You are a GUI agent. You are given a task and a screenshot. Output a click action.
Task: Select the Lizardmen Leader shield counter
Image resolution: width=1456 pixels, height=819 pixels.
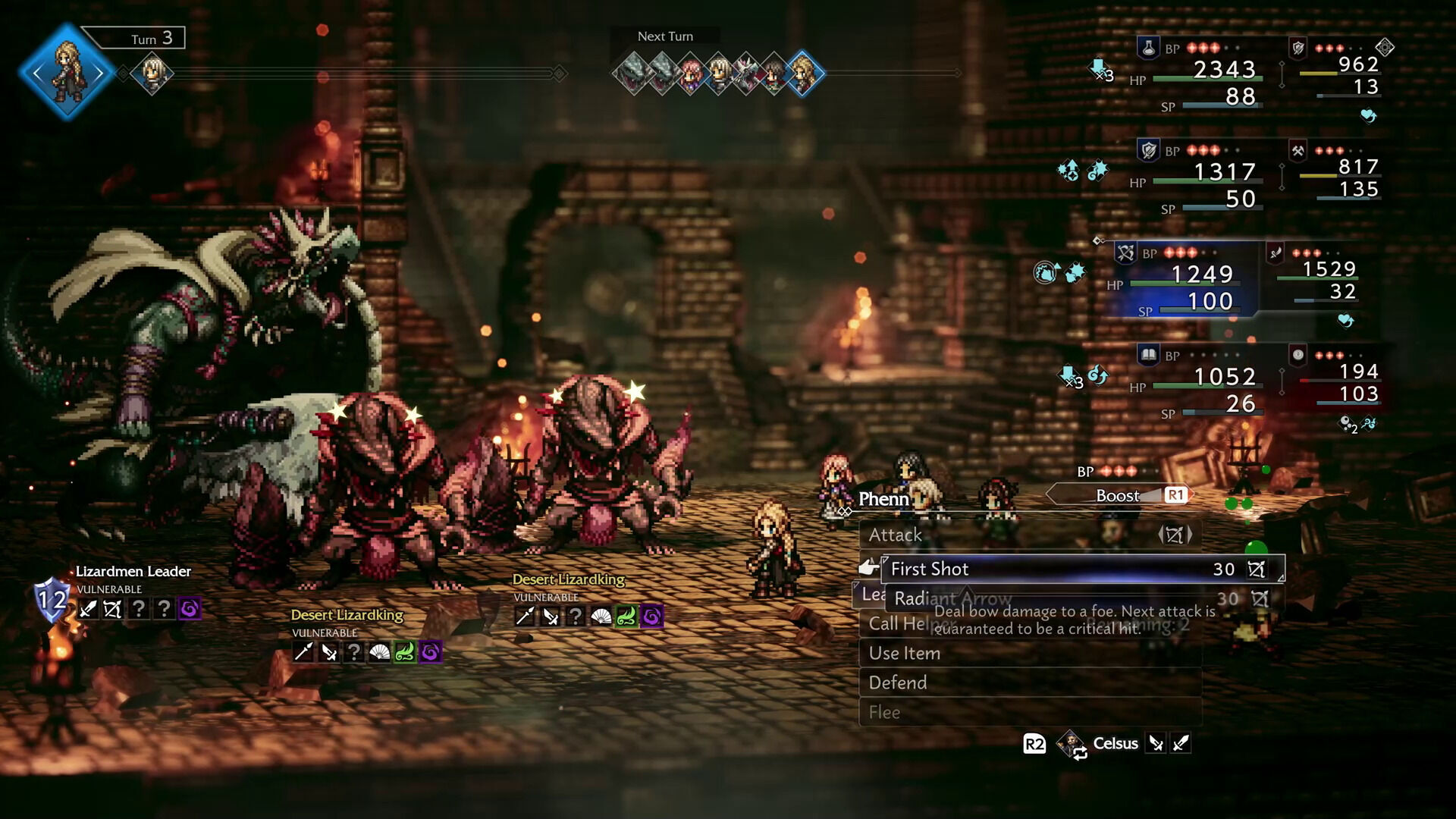point(52,601)
